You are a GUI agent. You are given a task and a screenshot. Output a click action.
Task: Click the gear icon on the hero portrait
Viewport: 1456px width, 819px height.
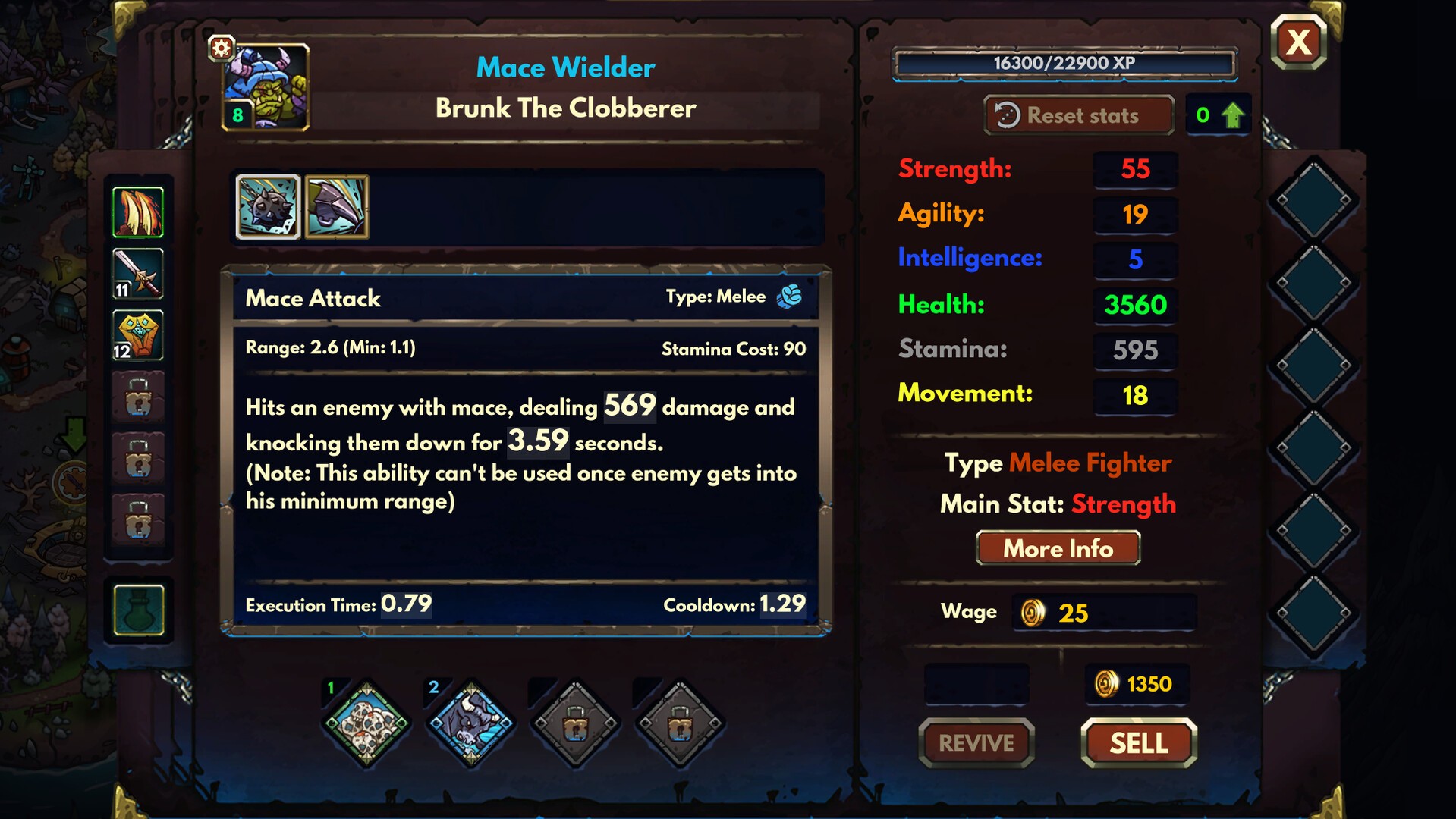coord(221,49)
